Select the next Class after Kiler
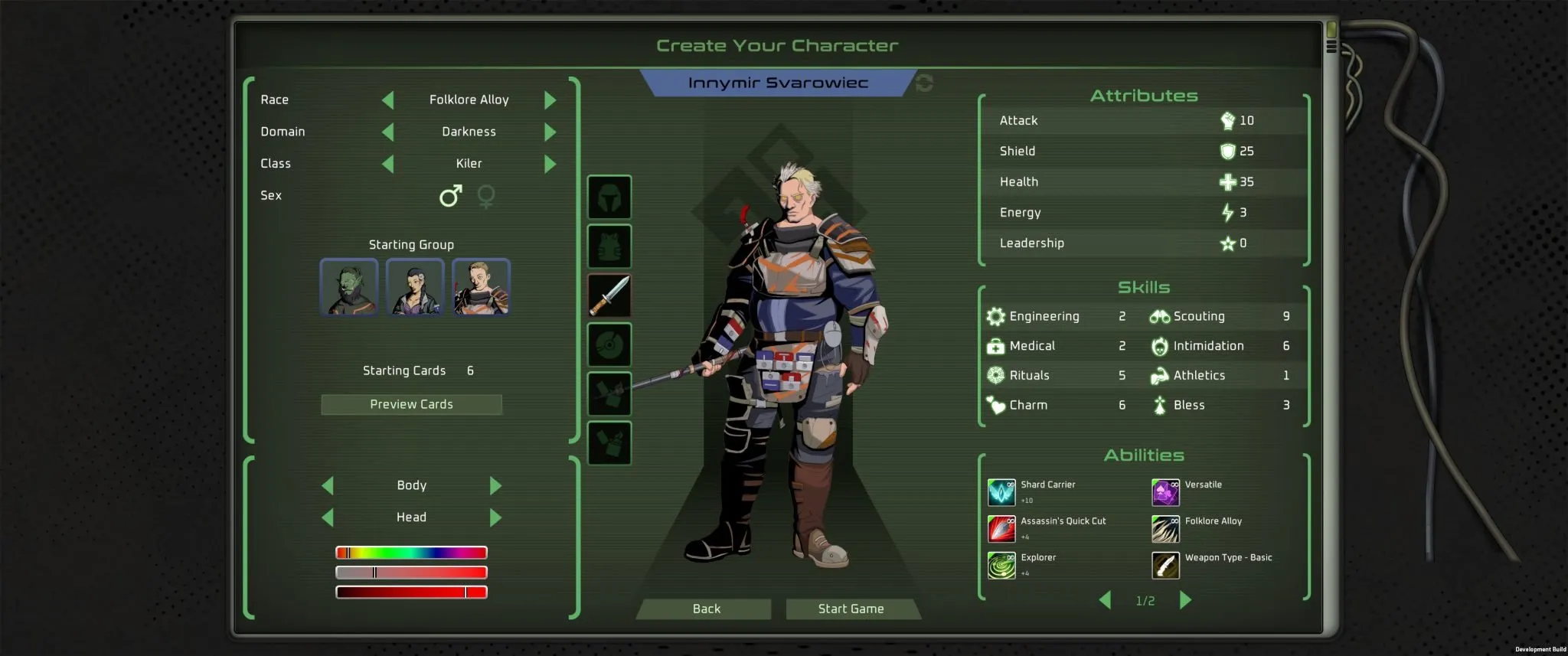This screenshot has height=656, width=1568. (x=550, y=164)
